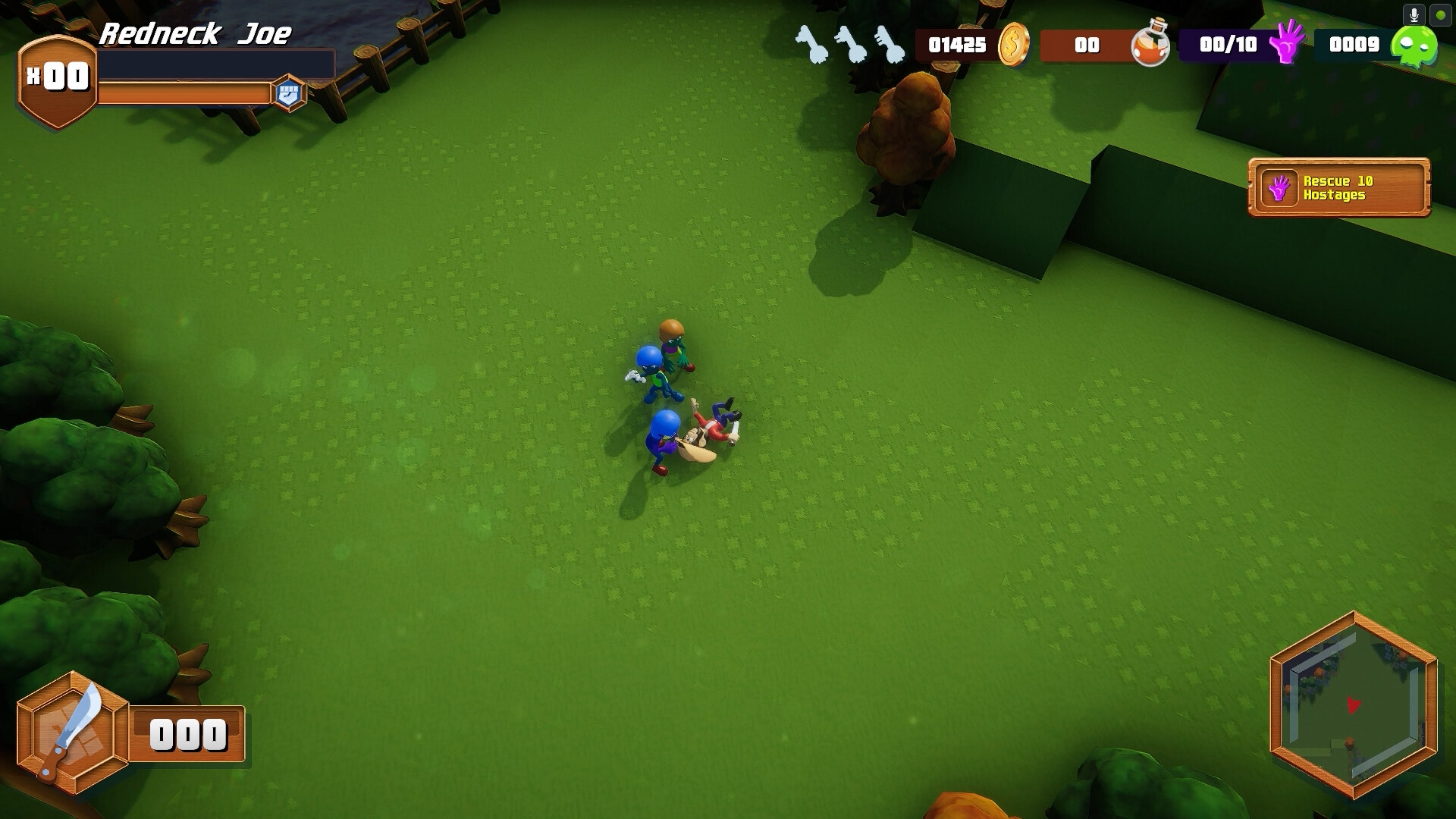This screenshot has height=819, width=1456.
Task: Expand the weapon ammo panel
Action: [186, 733]
